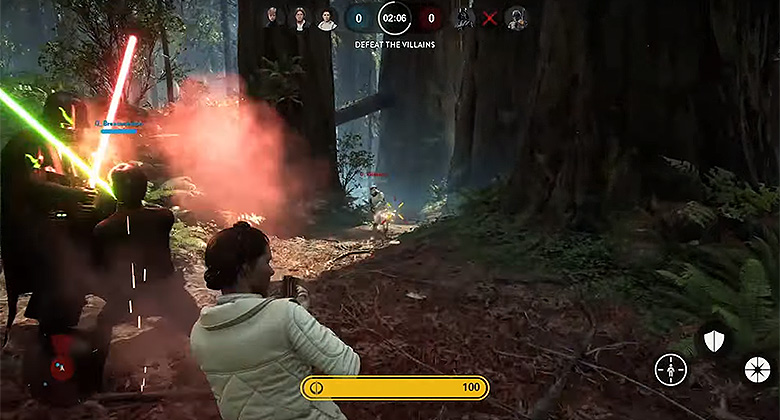Choose Princess Leia's hero portrait
Image resolution: width=780 pixels, height=420 pixels.
326,18
